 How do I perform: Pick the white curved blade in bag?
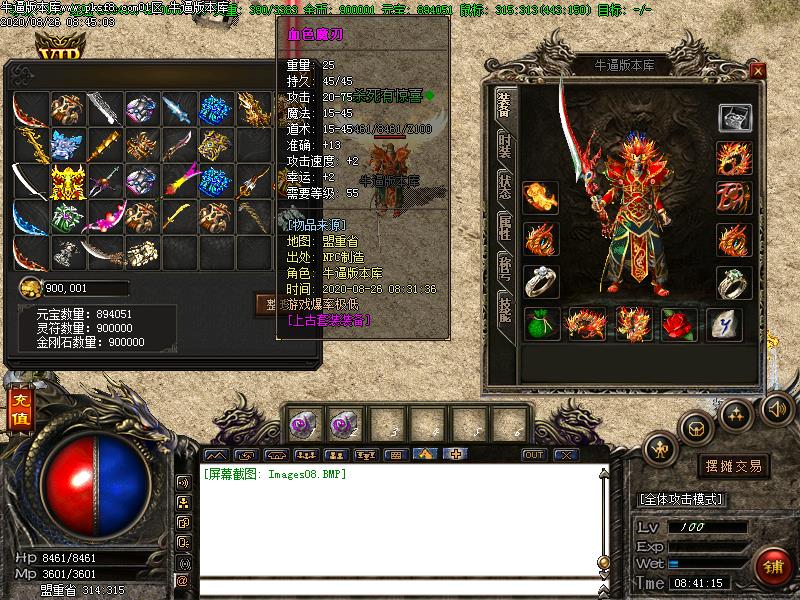pyautogui.click(x=30, y=182)
